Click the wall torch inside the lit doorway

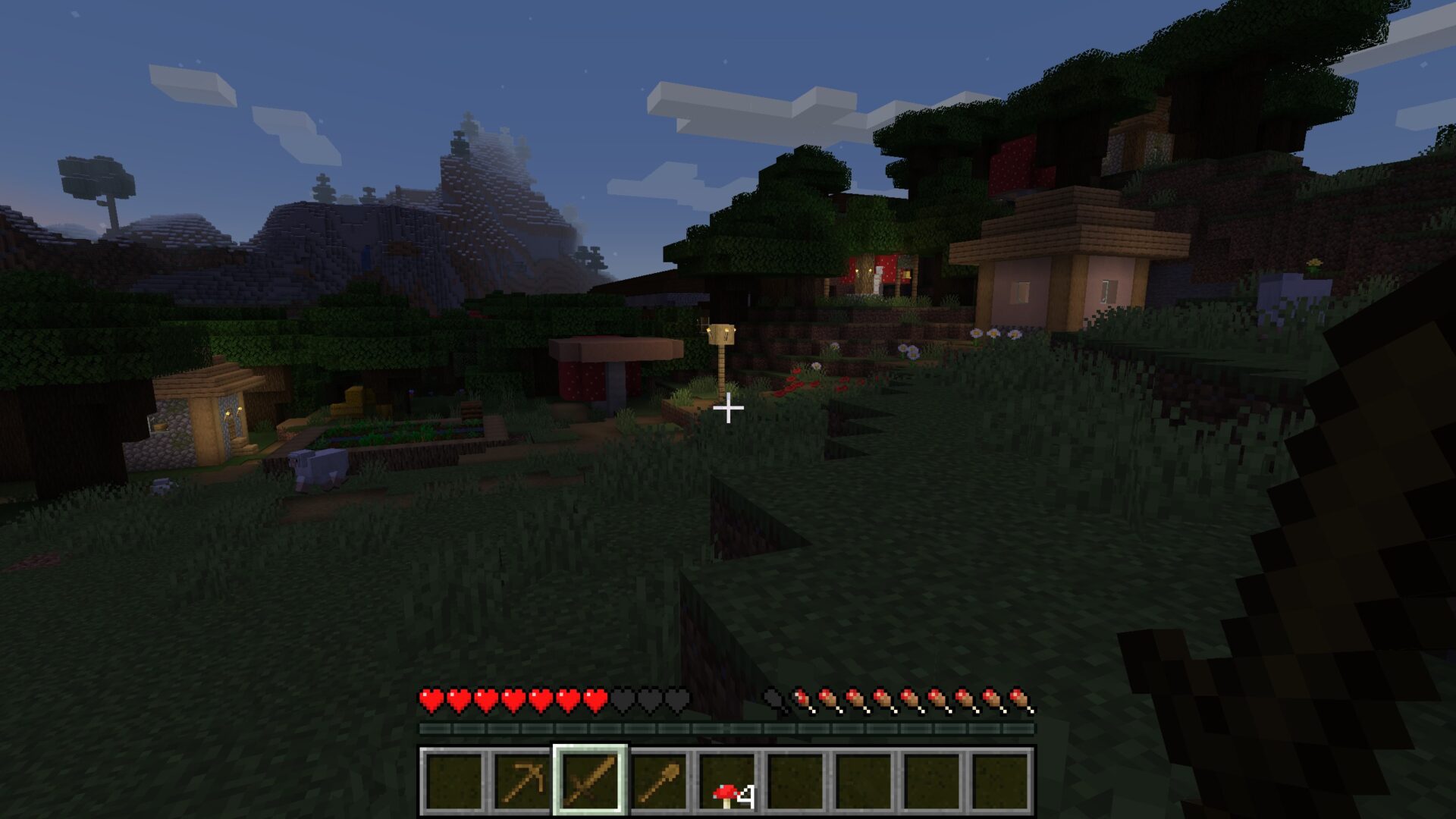(x=863, y=271)
